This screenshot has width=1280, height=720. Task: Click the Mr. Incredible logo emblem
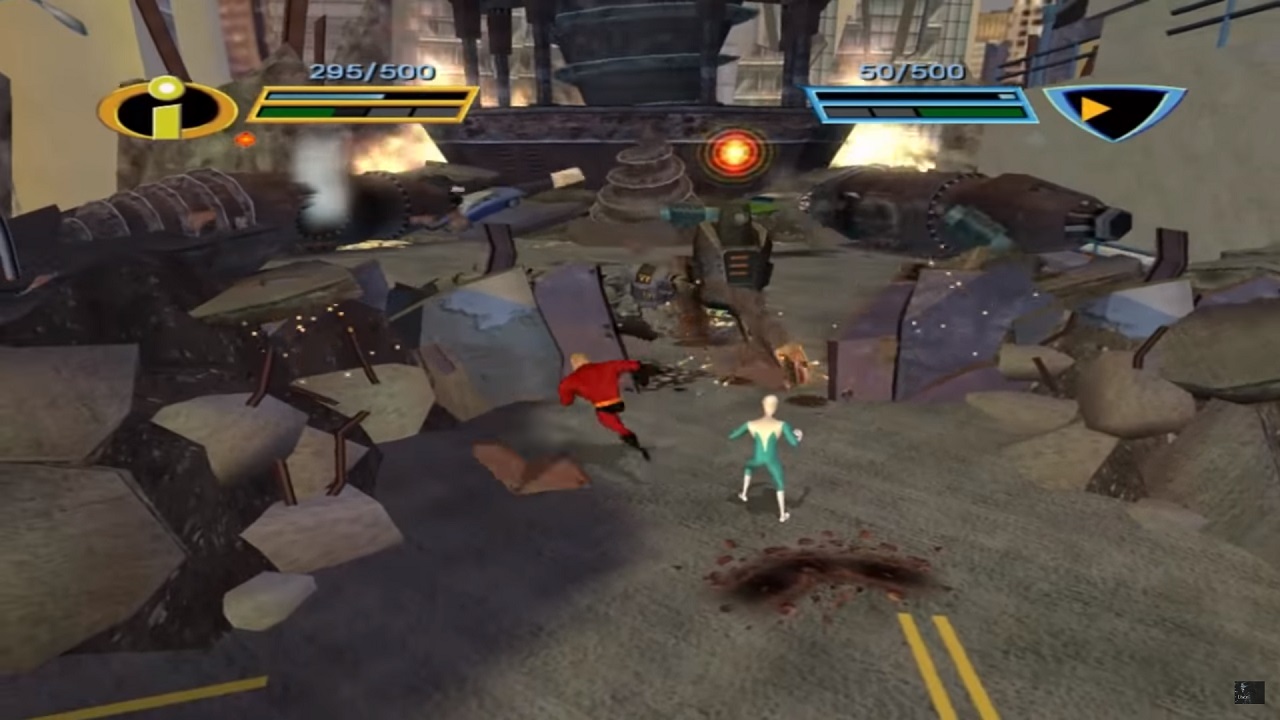[167, 109]
